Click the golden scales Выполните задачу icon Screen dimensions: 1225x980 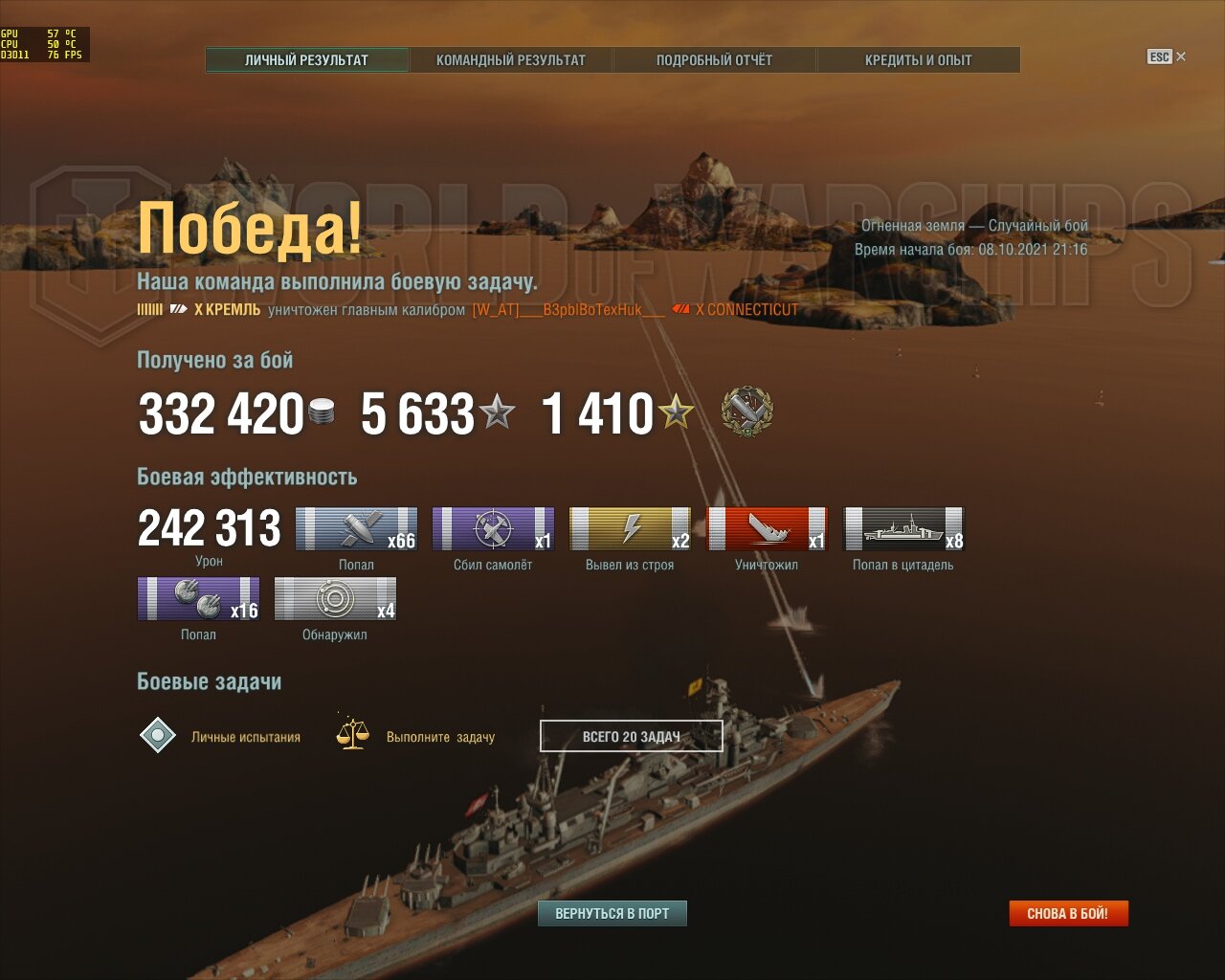[x=352, y=734]
